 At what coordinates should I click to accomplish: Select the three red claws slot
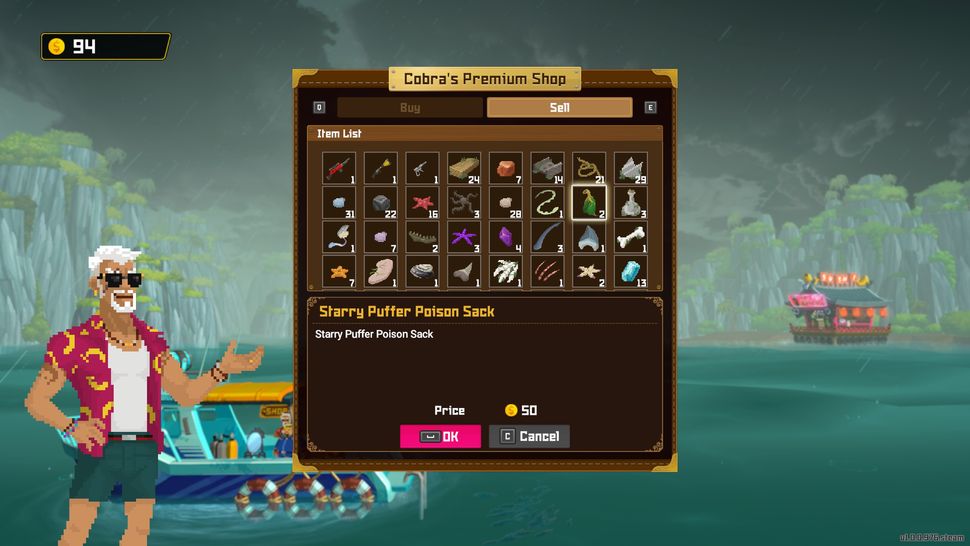547,271
